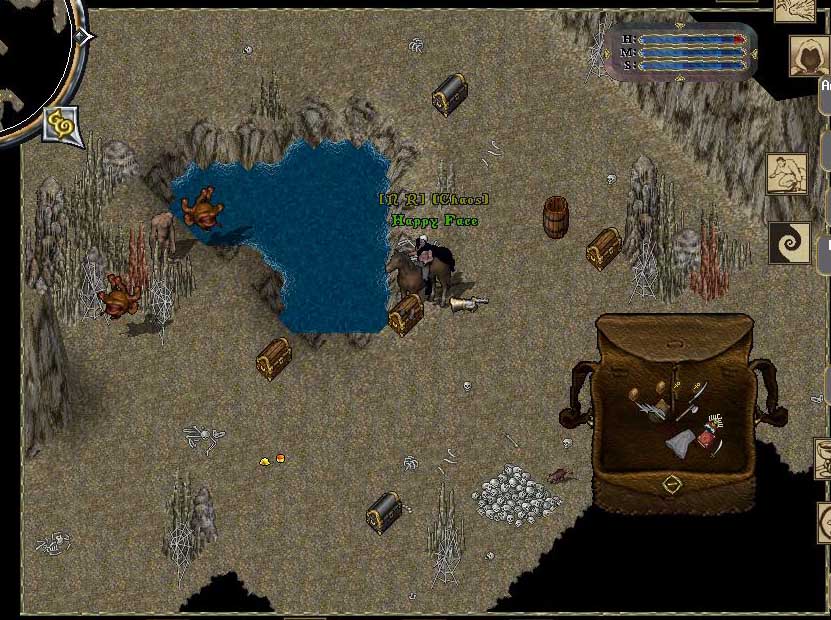Screen dimensions: 831x620
Task: Click the gold swirl button below the minimap
Action: pos(59,124)
